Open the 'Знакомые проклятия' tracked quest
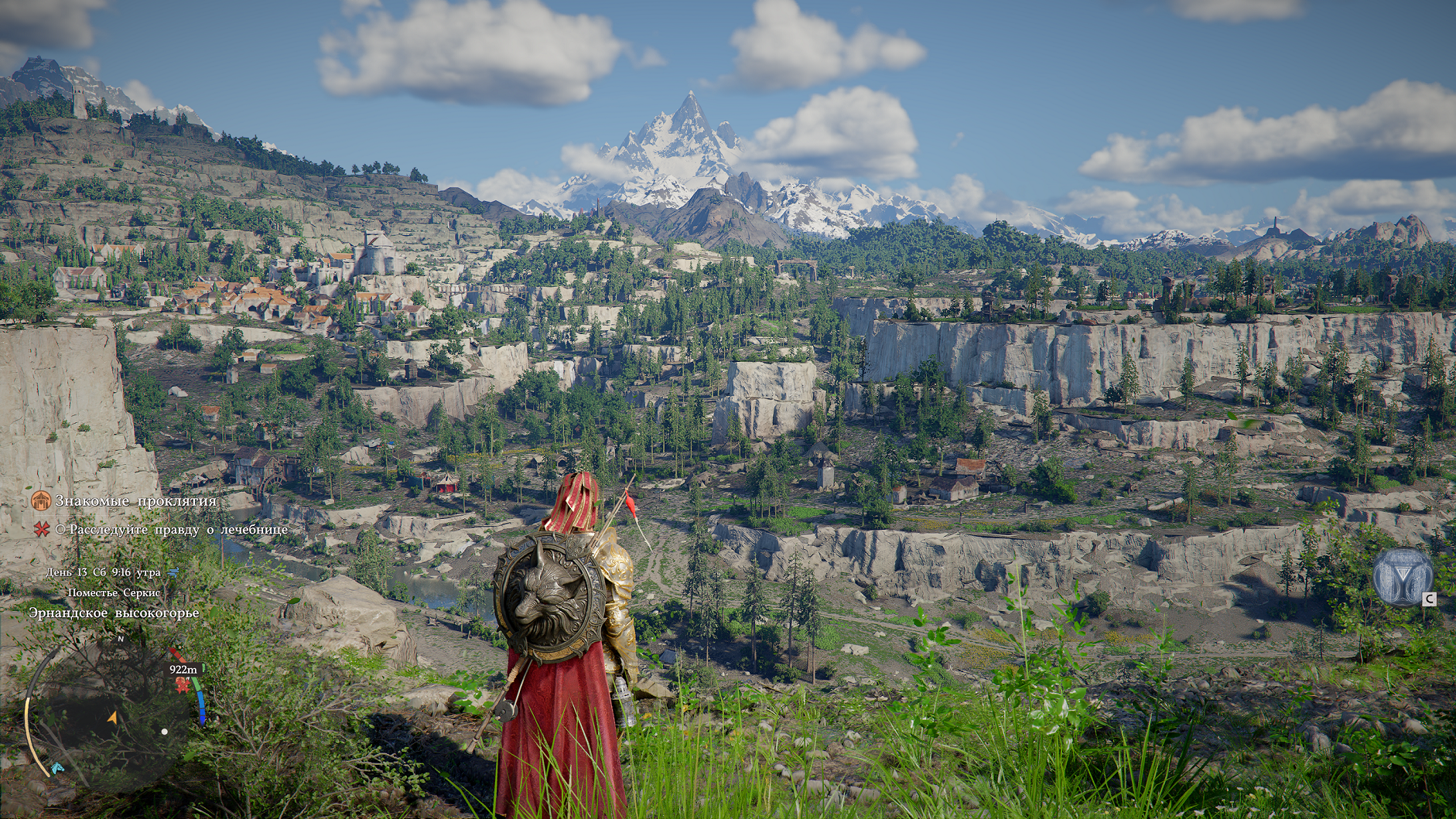Screen dimensions: 1456x819 click(x=135, y=501)
